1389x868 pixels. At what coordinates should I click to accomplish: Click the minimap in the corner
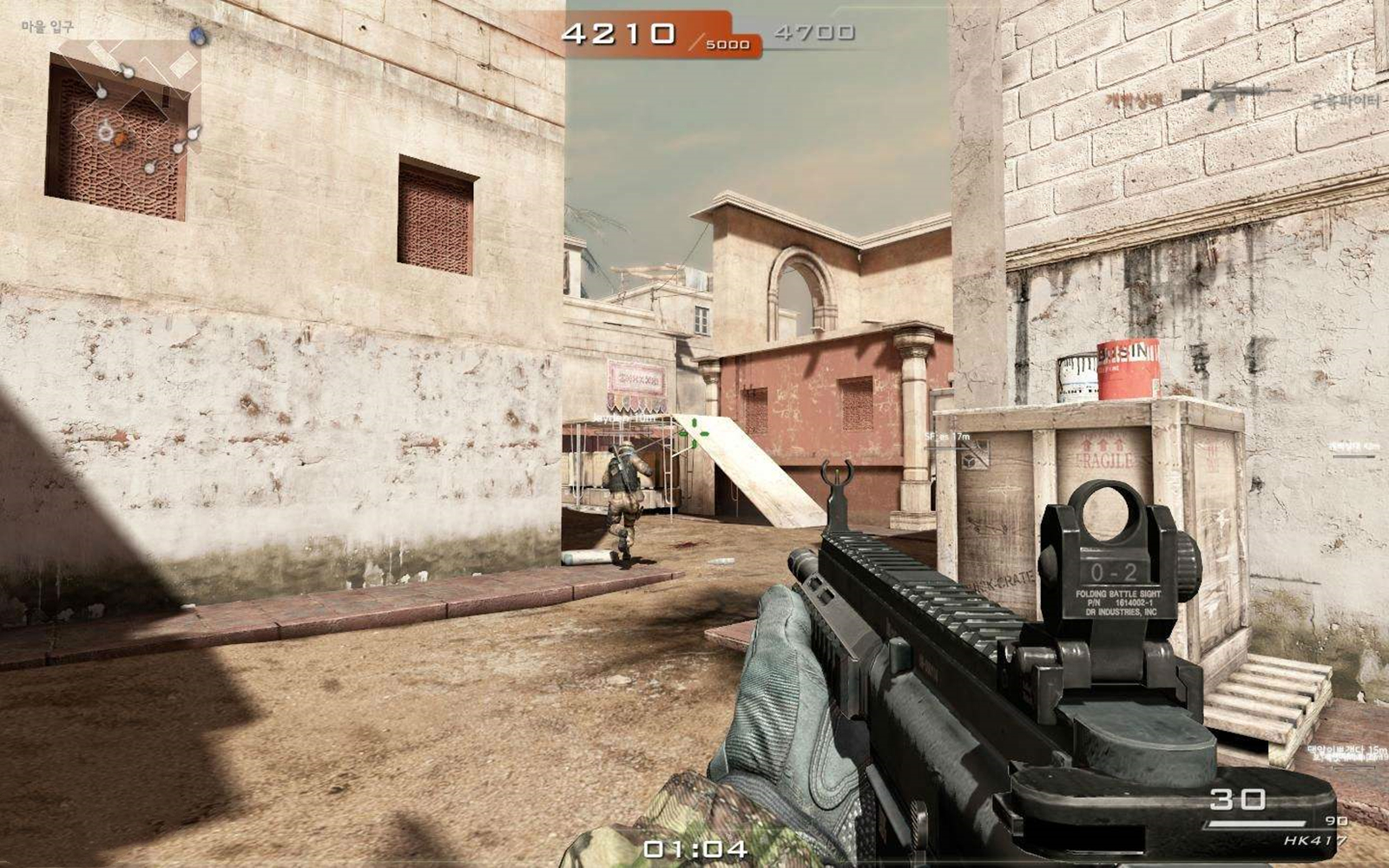tap(130, 104)
